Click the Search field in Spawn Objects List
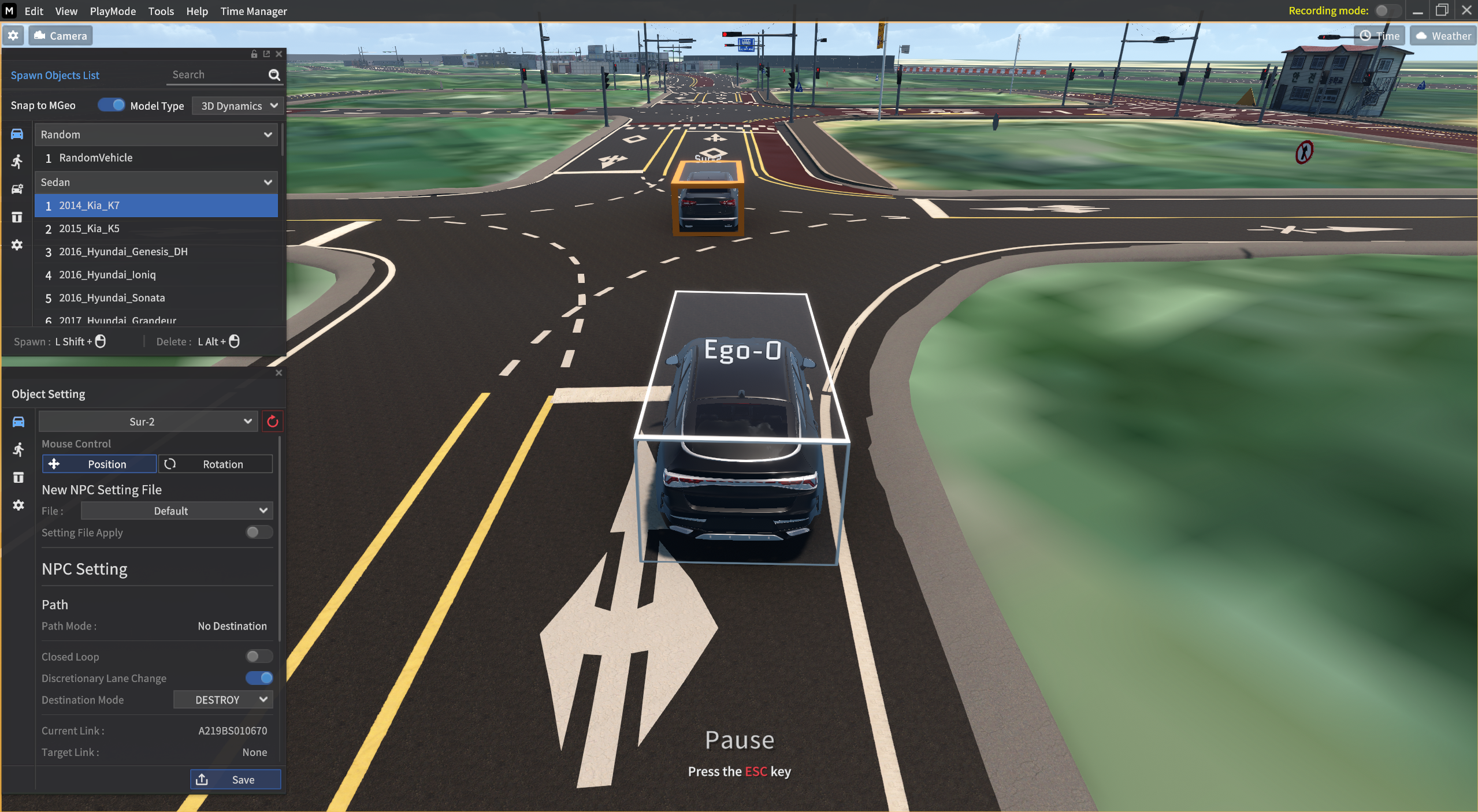This screenshot has height=812, width=1478. coord(217,75)
